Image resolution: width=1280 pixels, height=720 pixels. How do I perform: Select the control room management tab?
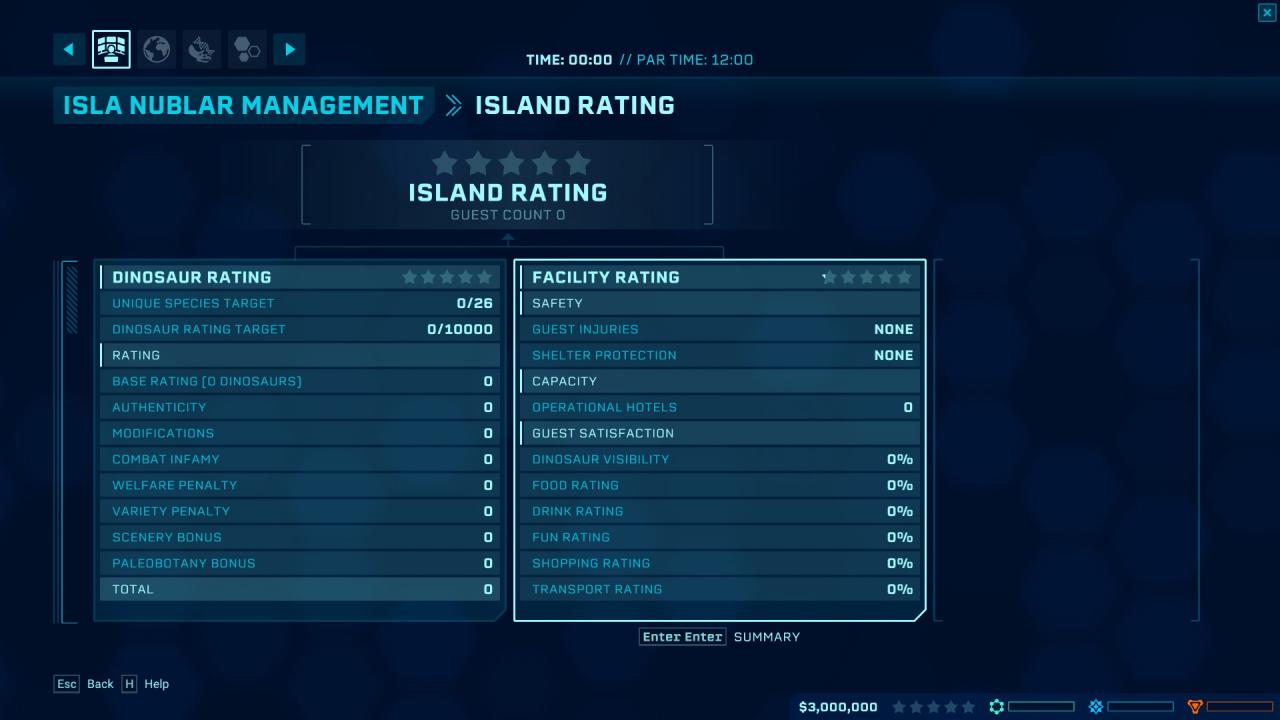click(111, 49)
